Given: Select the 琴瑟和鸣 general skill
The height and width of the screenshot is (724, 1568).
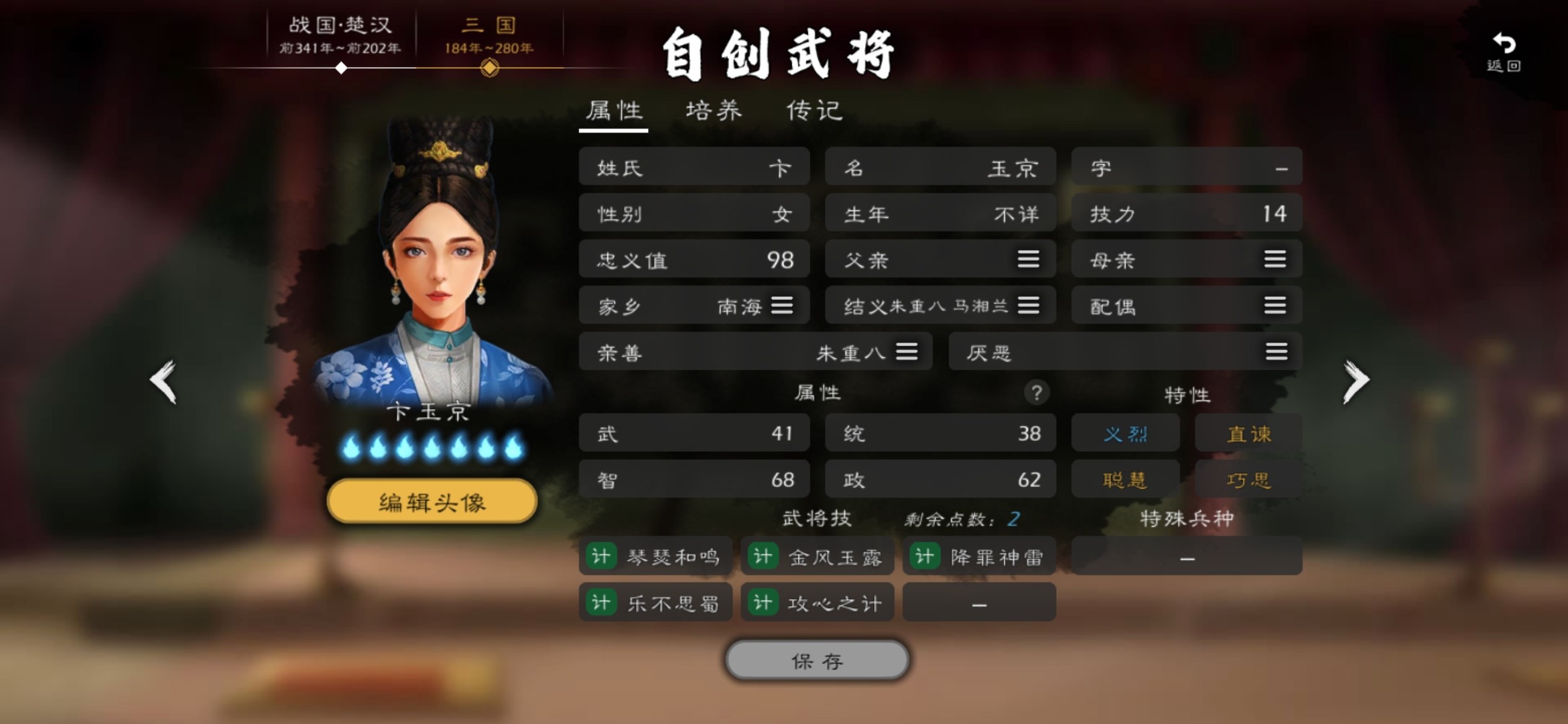Looking at the screenshot, I should [655, 556].
